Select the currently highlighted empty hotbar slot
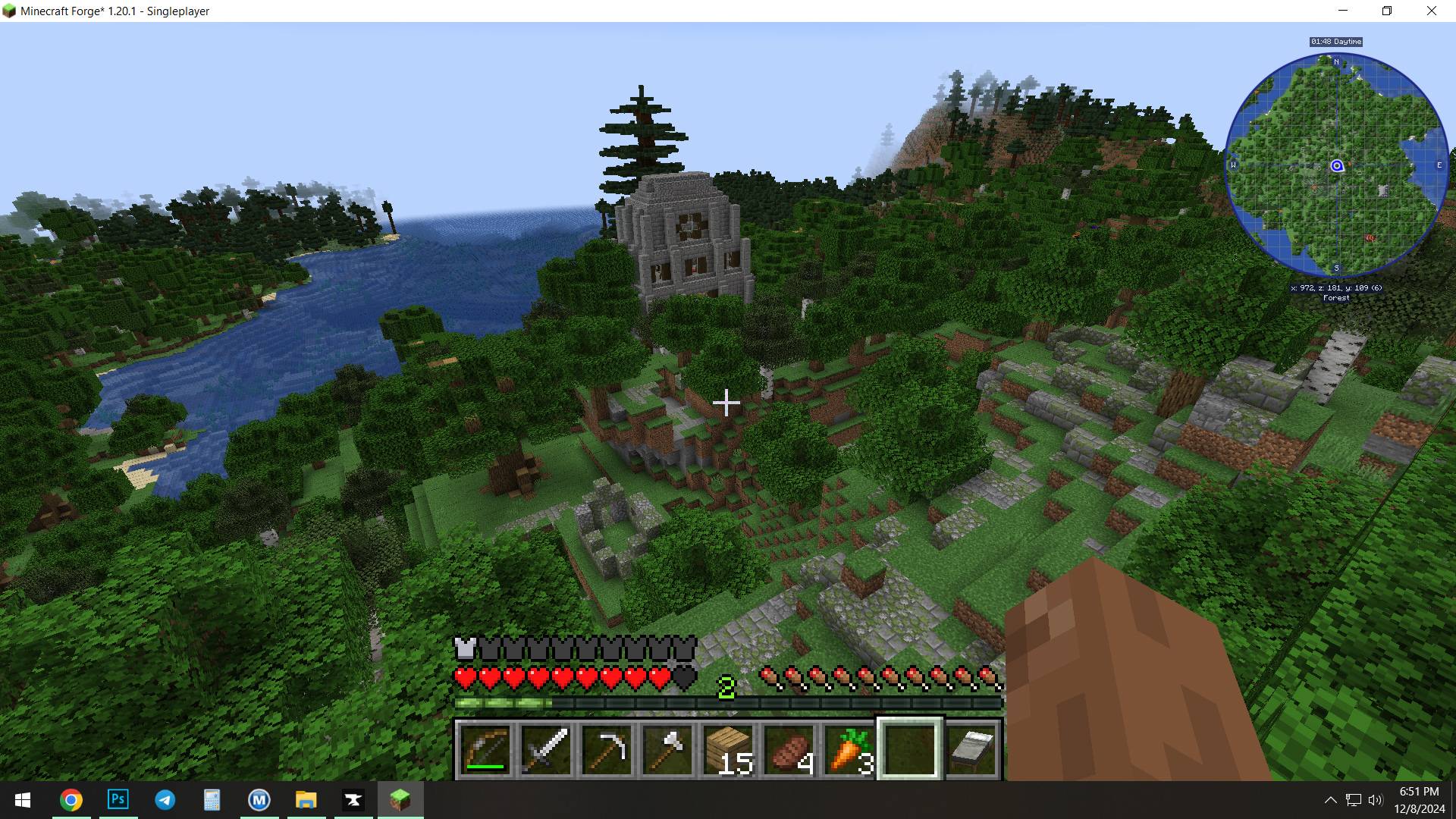 click(909, 750)
